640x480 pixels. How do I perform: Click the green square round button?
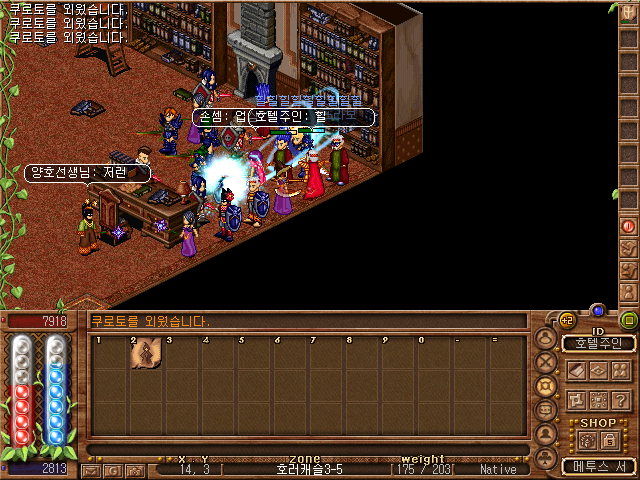[628, 320]
